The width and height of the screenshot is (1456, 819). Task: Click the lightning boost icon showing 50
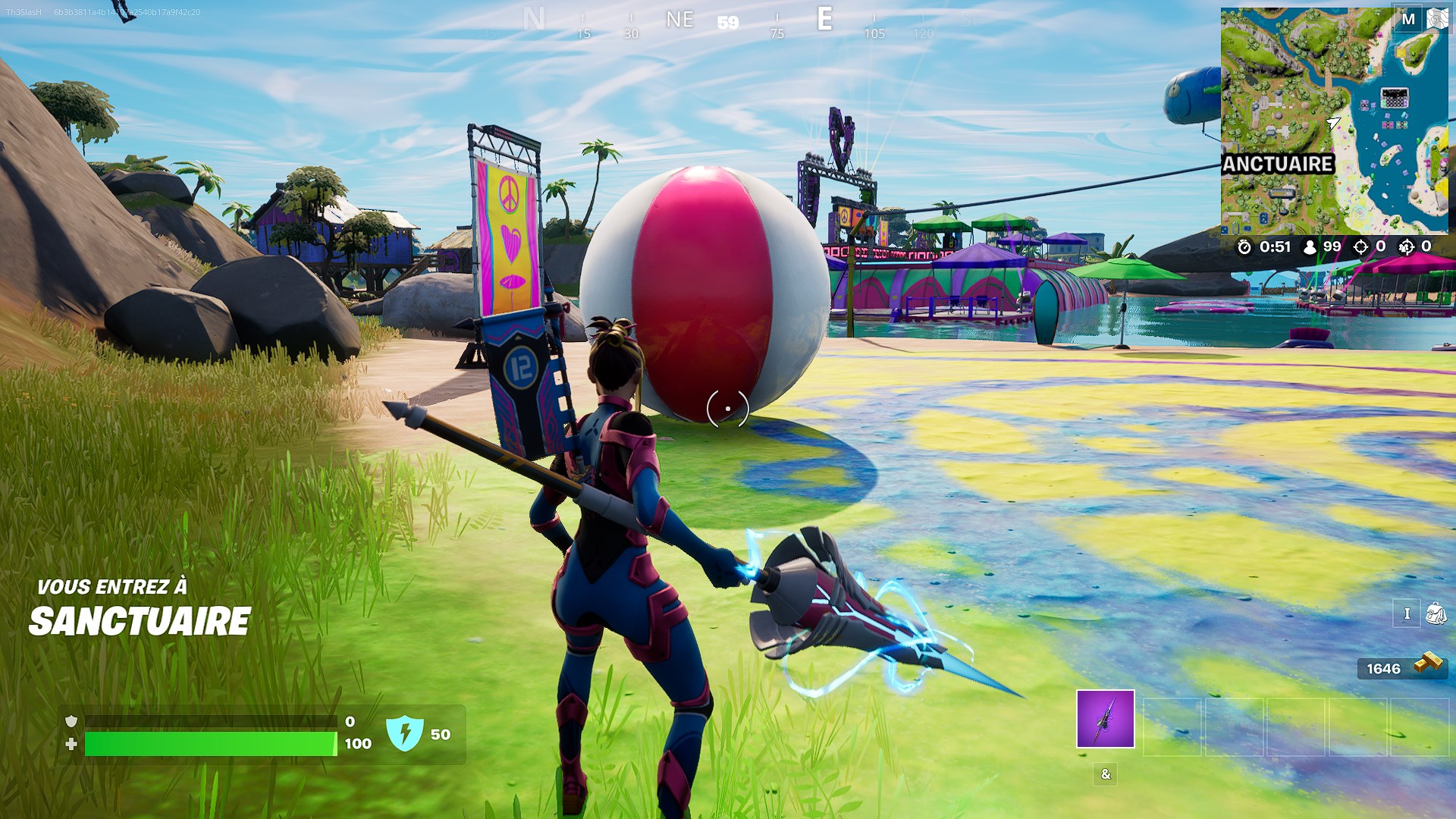405,734
